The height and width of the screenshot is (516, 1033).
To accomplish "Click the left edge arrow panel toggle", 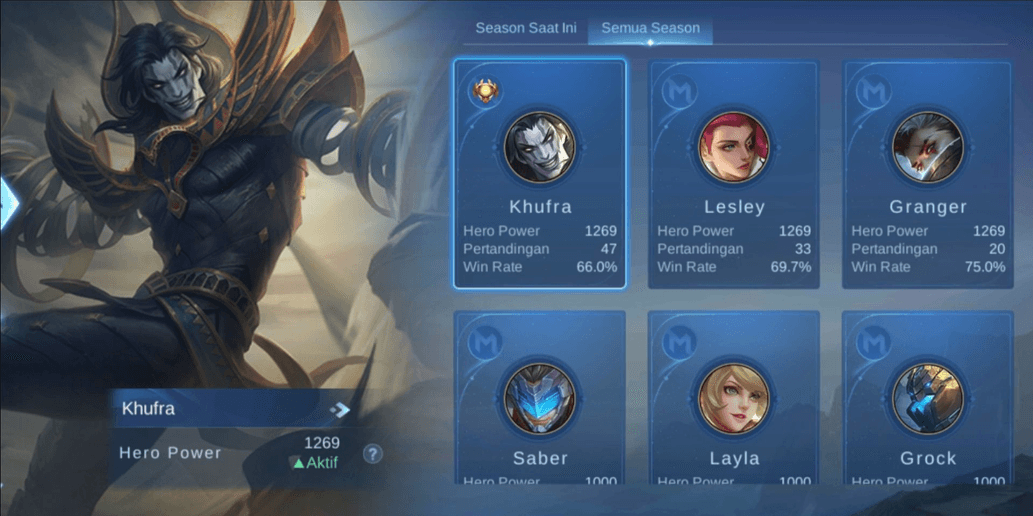I will point(9,202).
